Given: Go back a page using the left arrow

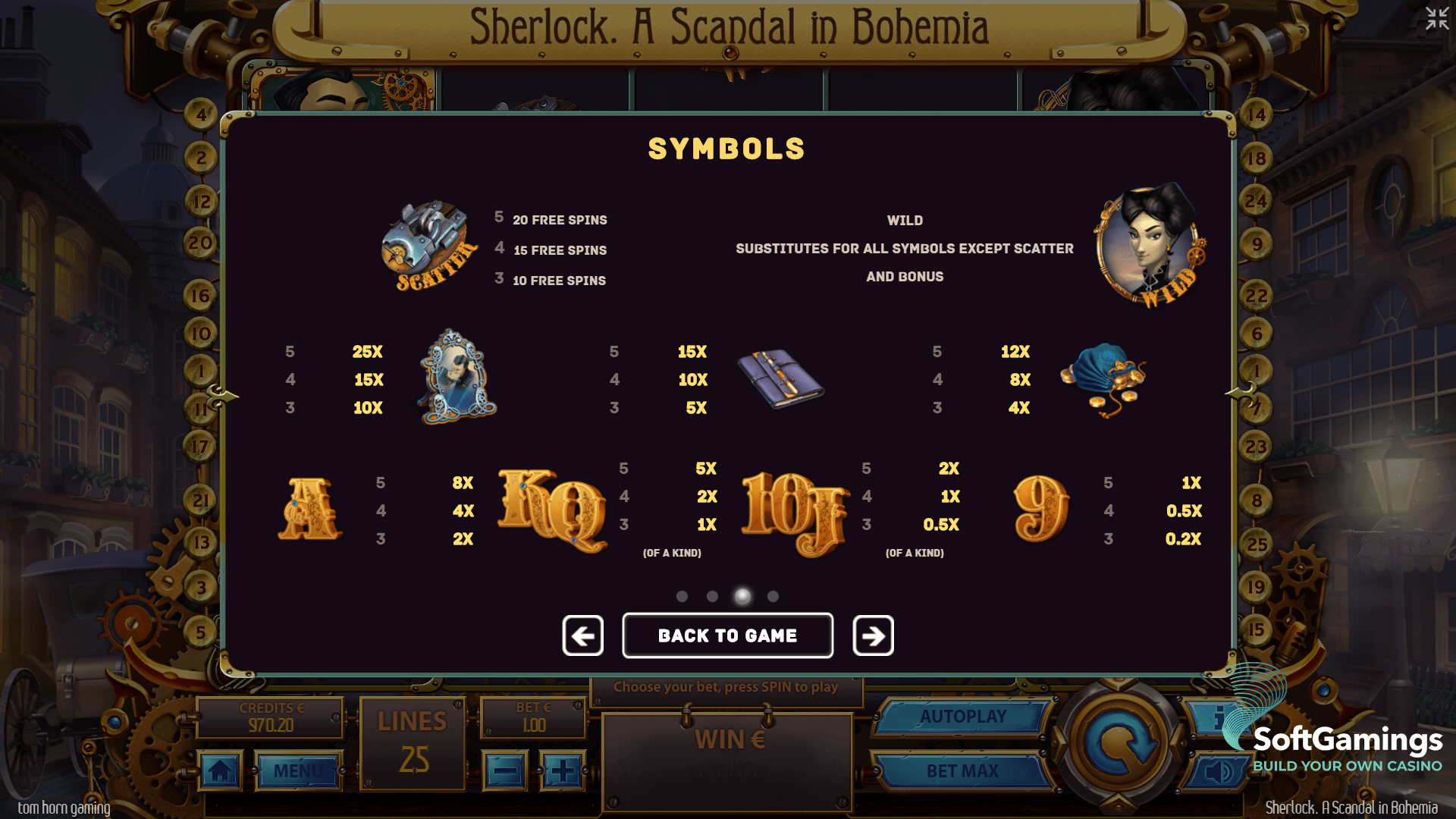Looking at the screenshot, I should click(x=582, y=635).
